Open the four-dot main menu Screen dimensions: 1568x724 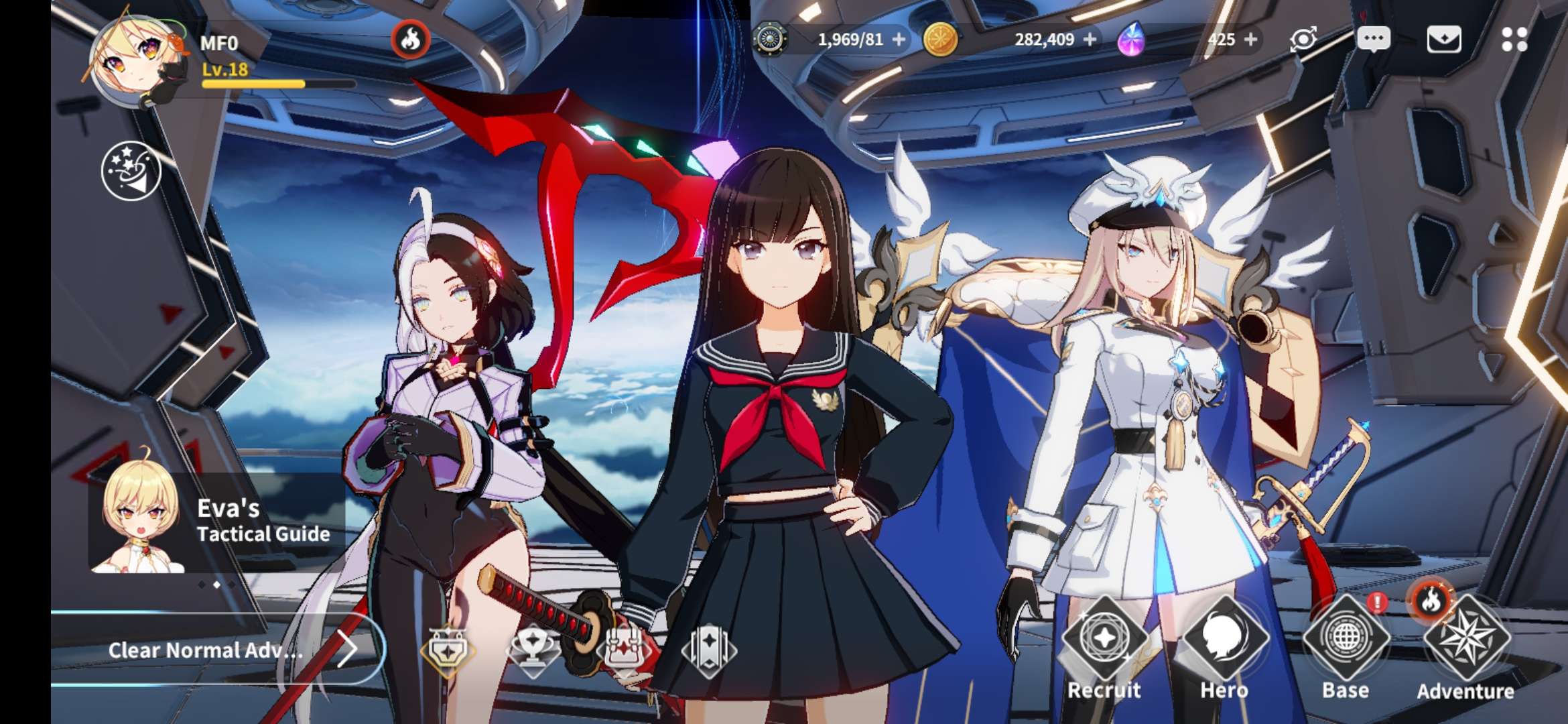coord(1514,40)
